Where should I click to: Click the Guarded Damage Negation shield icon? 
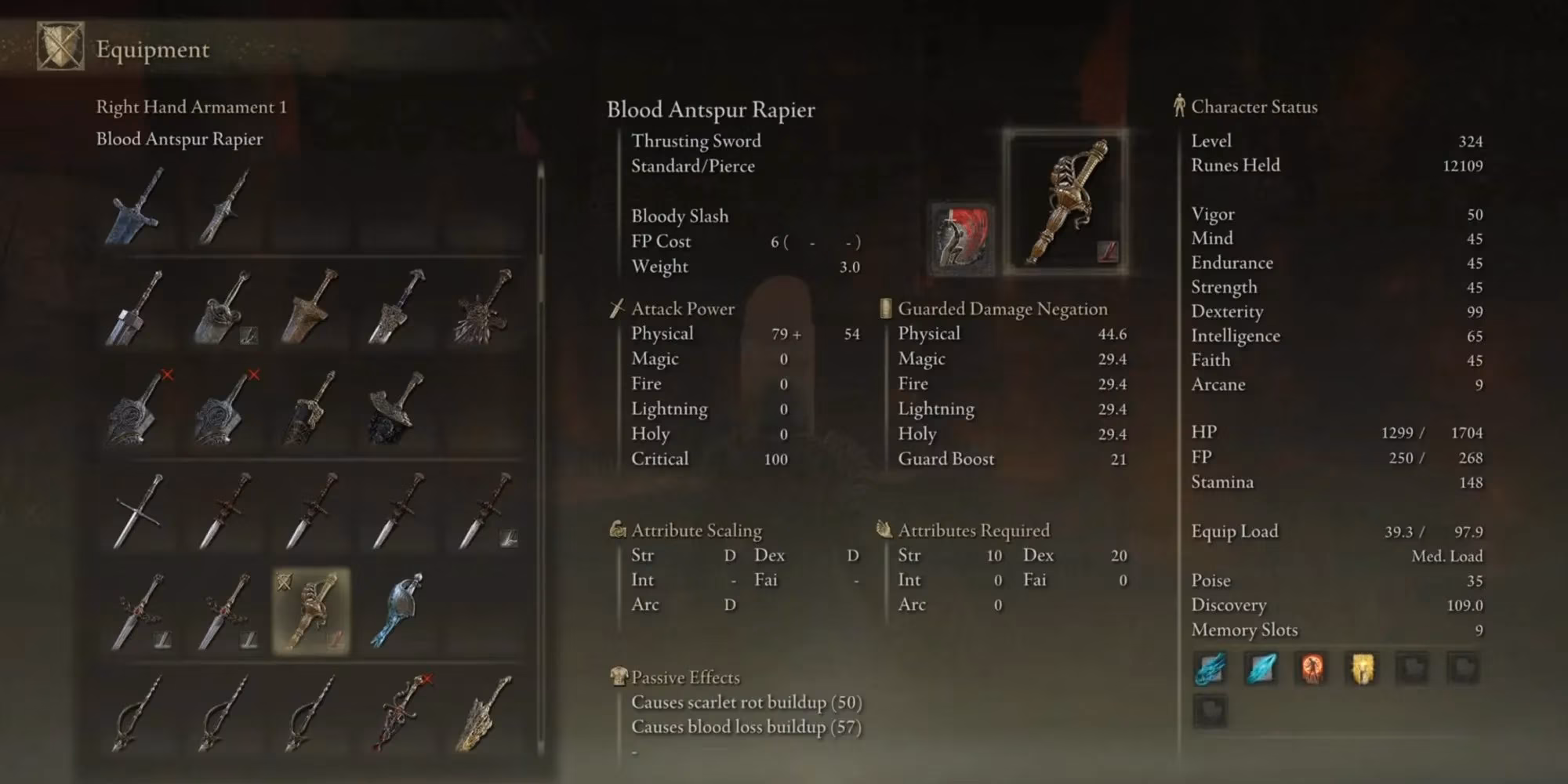click(x=884, y=308)
